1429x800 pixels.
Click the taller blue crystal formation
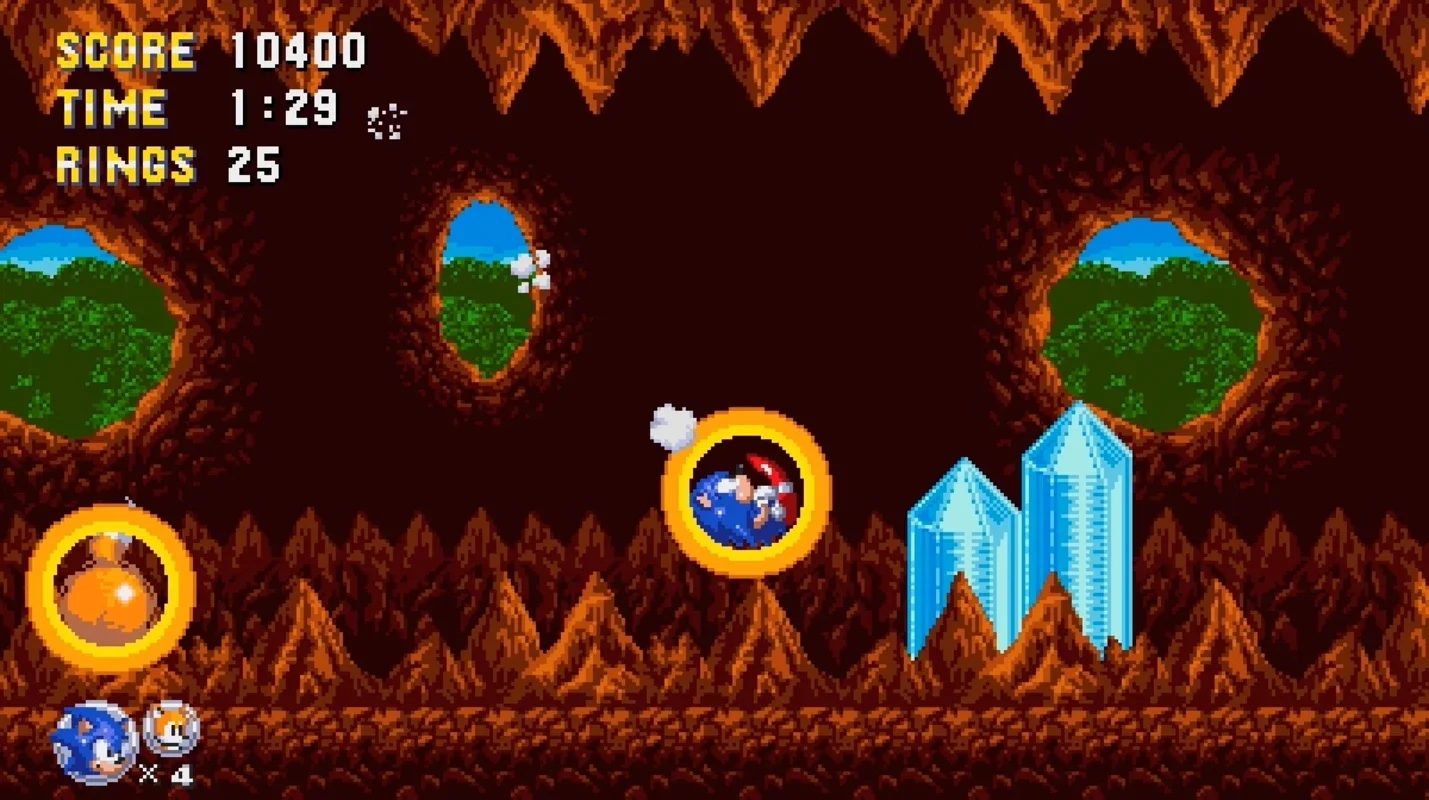tap(1075, 530)
